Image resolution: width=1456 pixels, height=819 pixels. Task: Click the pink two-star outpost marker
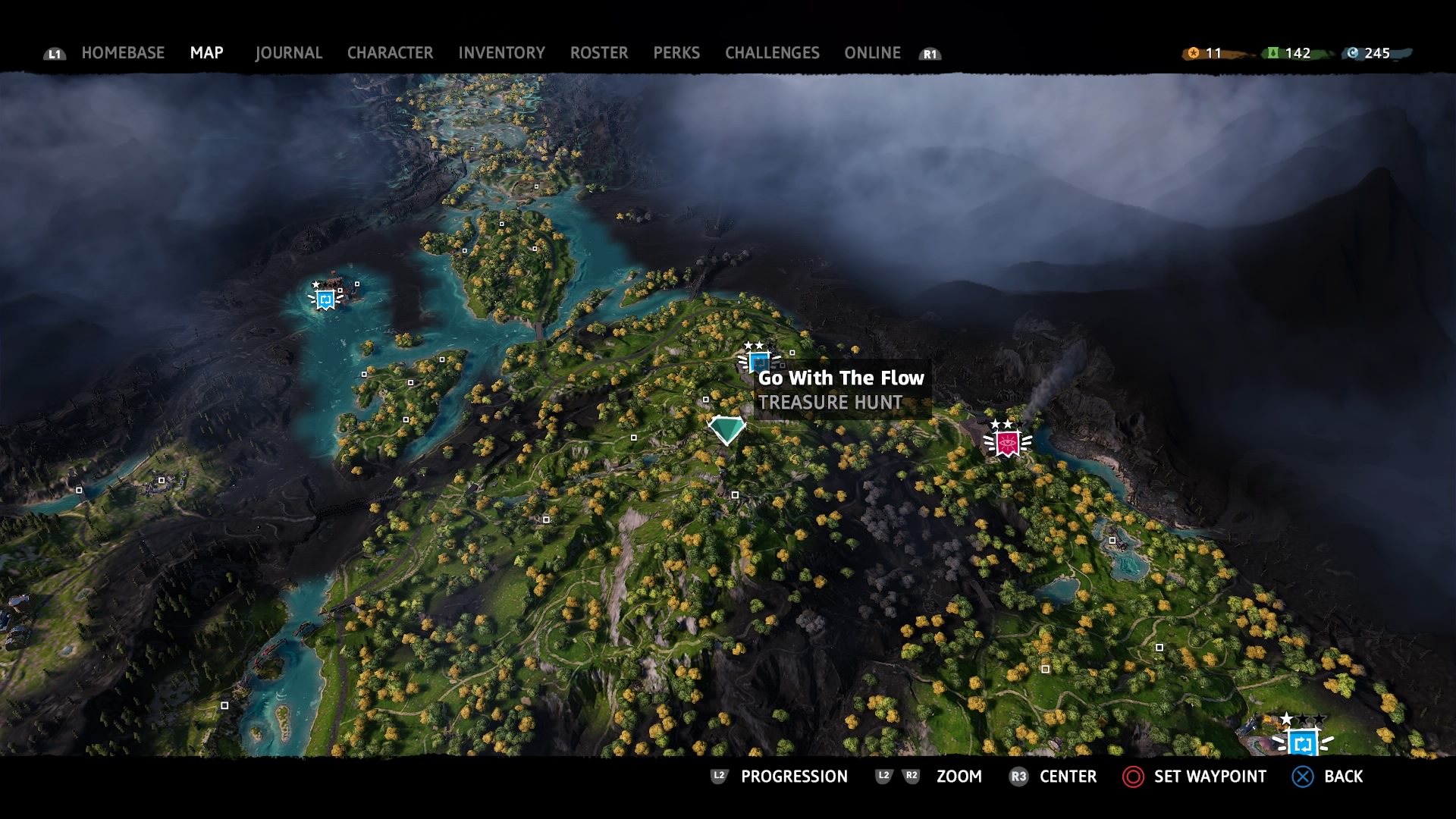coord(1007,443)
